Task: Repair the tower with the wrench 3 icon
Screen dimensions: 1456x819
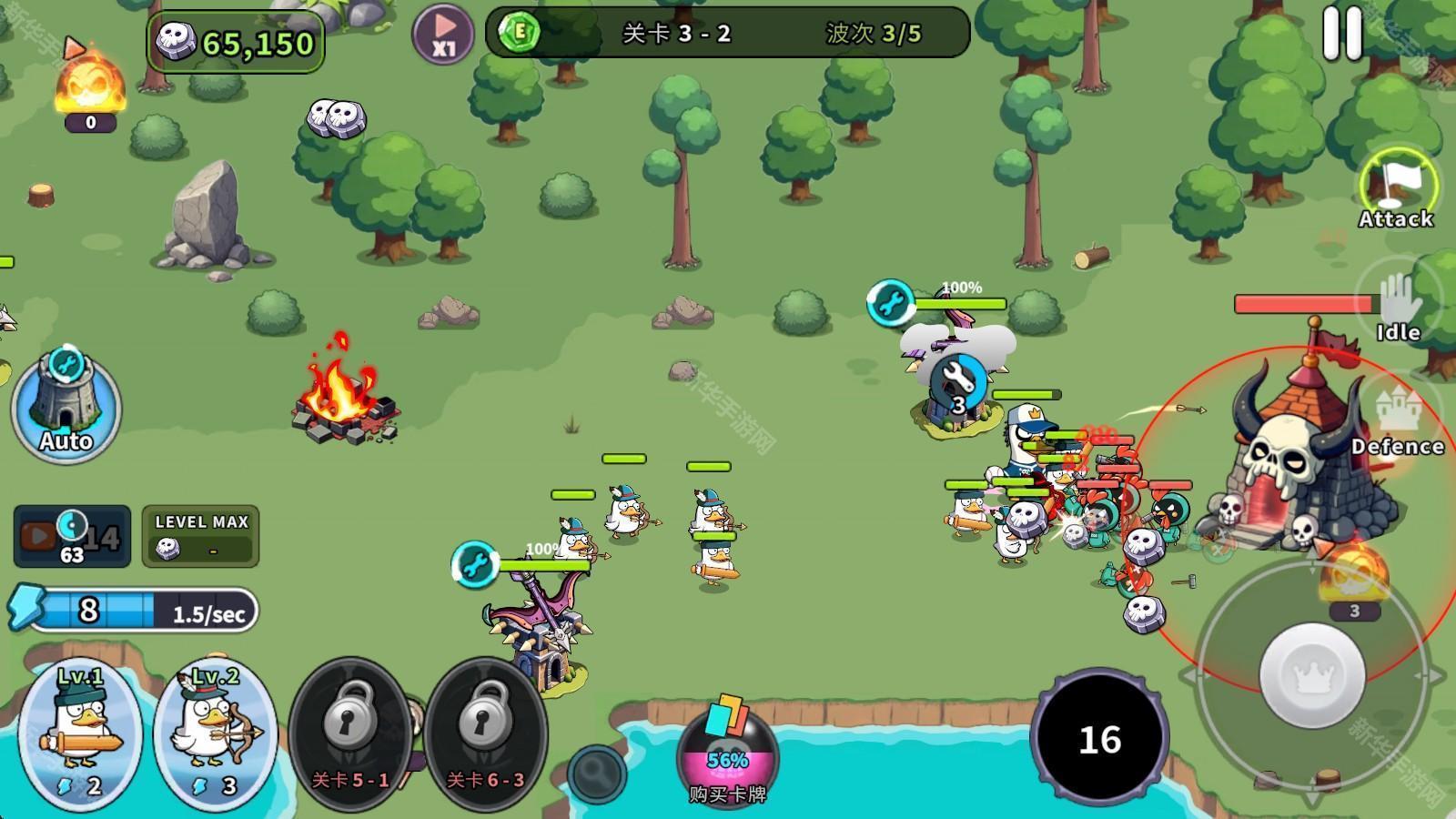Action: [956, 382]
